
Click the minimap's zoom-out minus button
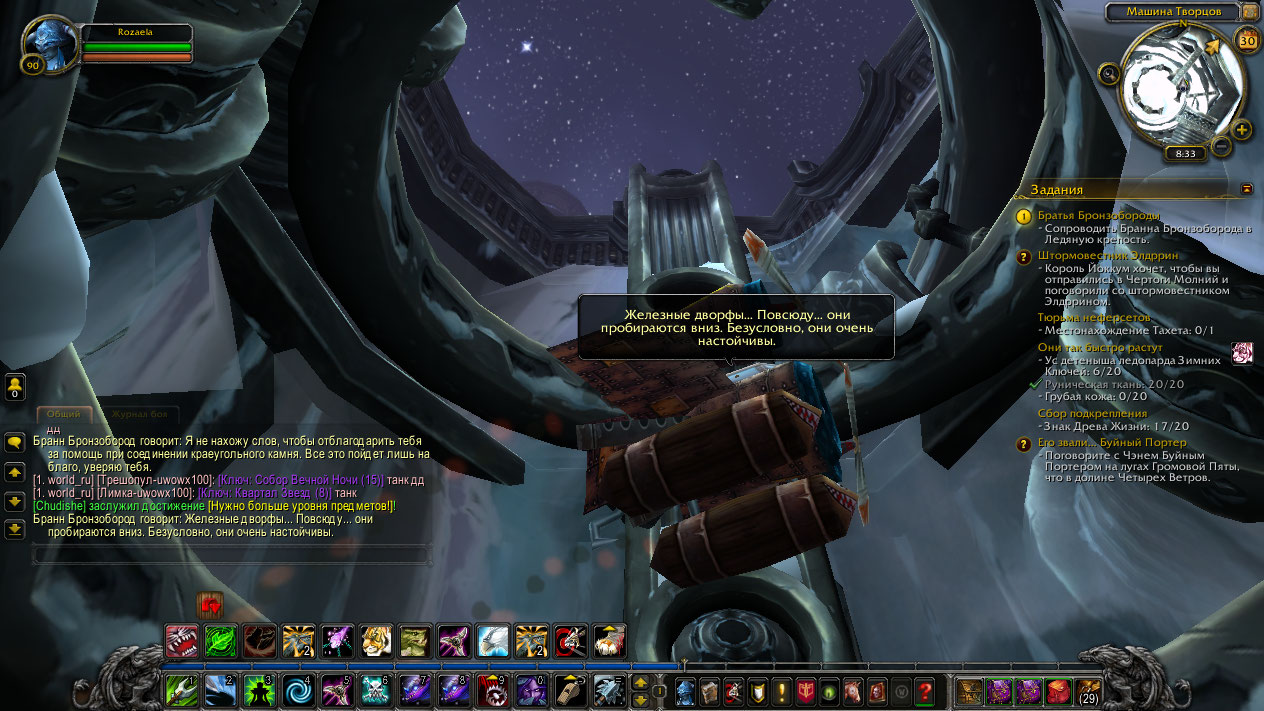pyautogui.click(x=1221, y=147)
